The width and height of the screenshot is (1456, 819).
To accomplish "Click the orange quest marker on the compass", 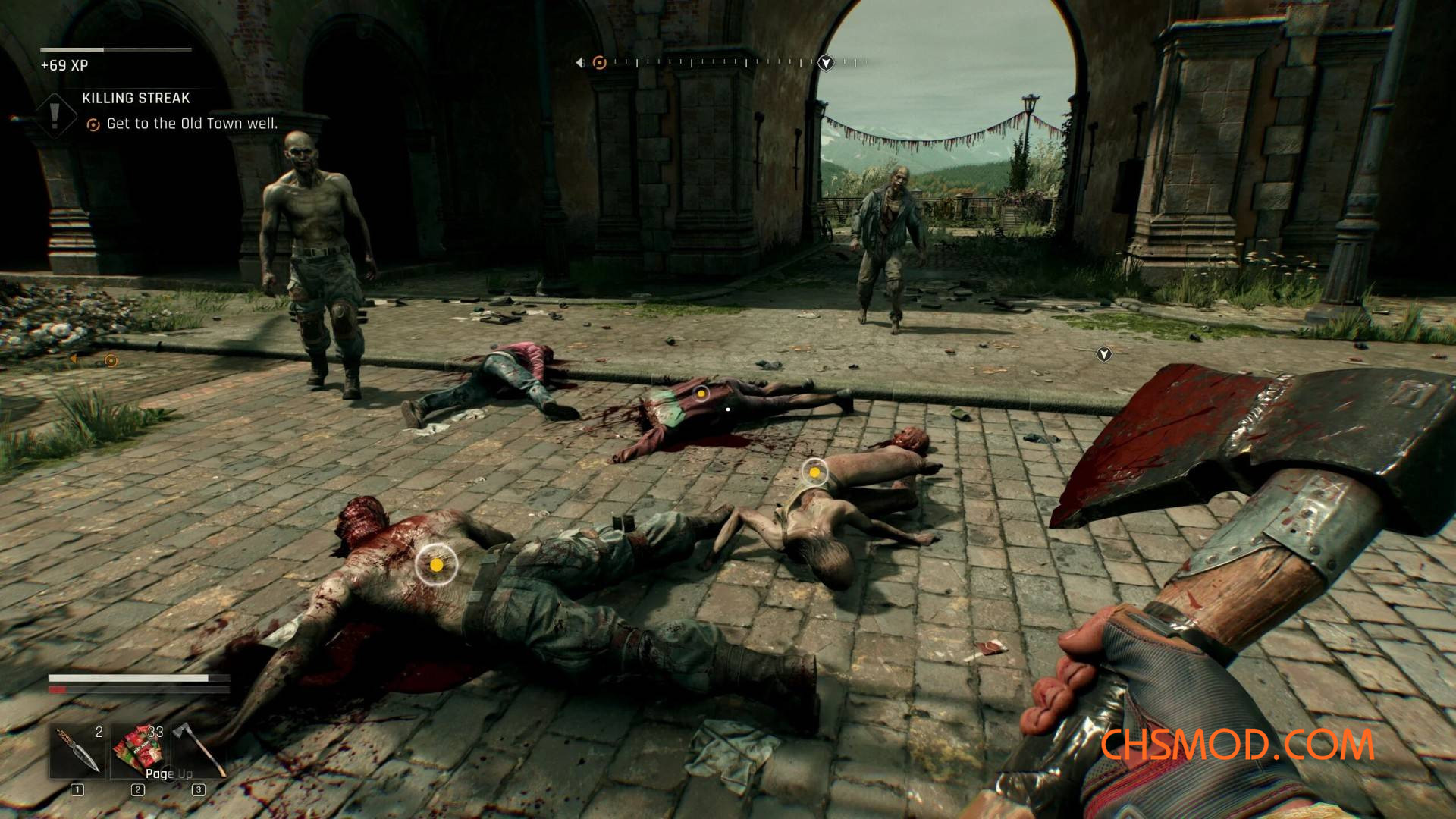I will point(599,63).
